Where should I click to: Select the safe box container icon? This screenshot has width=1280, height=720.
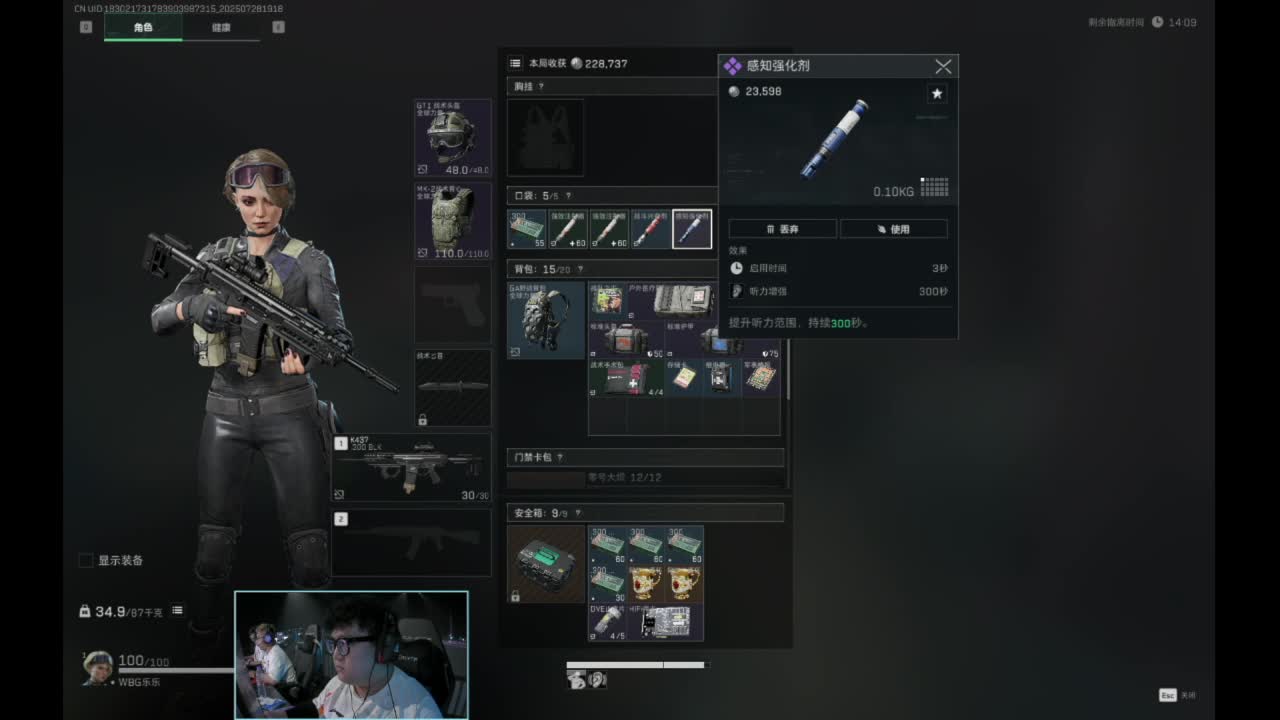(x=546, y=564)
